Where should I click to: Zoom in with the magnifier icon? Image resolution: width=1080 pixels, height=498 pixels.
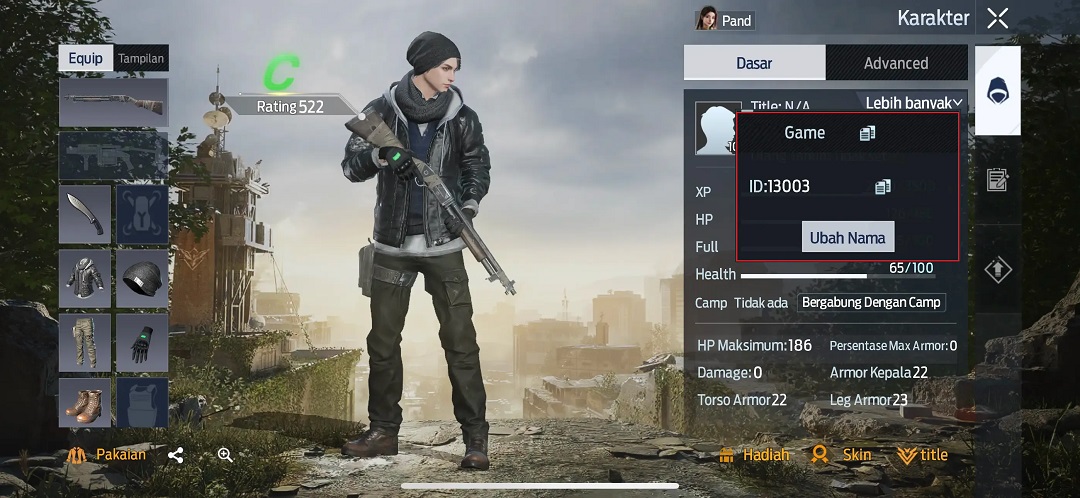coord(225,455)
